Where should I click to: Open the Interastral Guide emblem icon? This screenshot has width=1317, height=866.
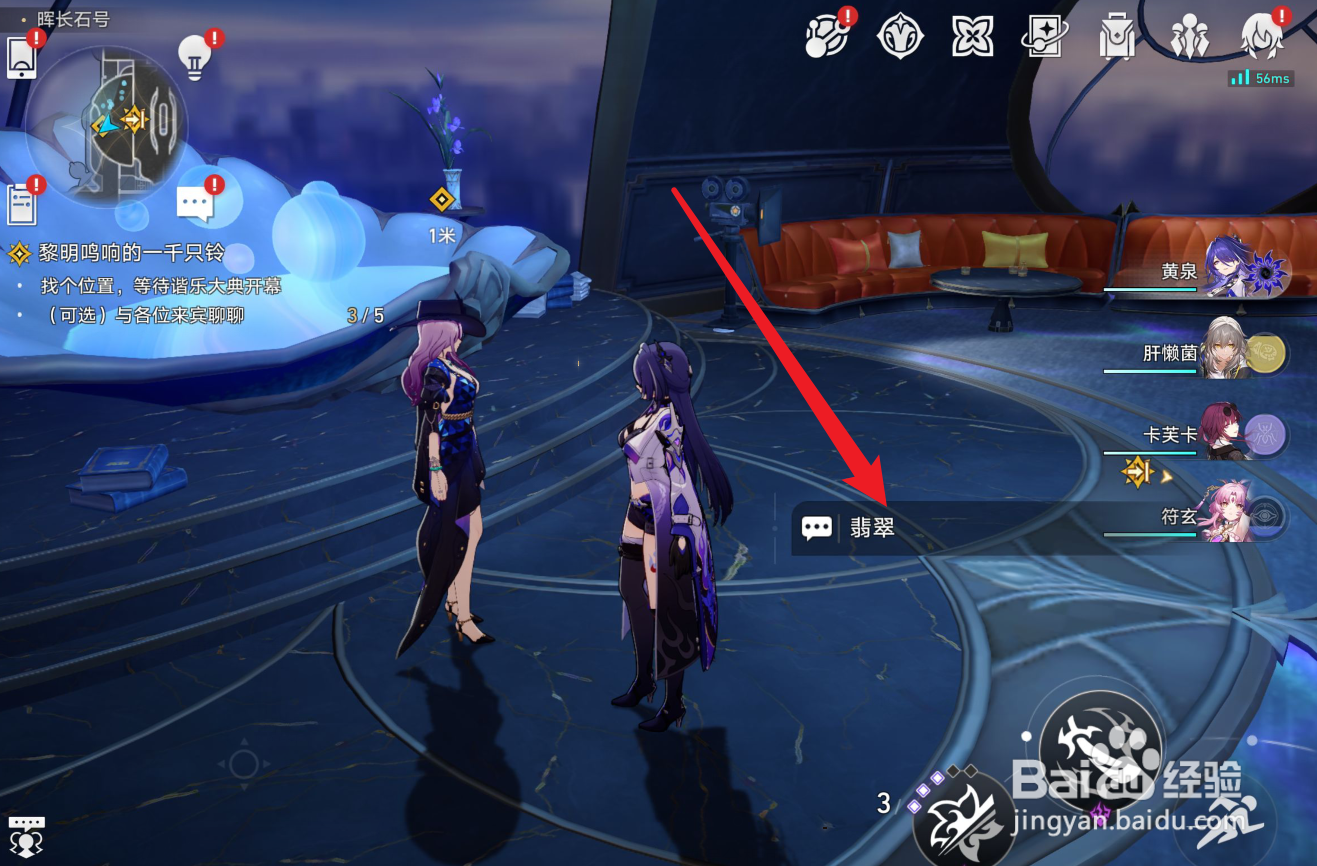(x=901, y=37)
